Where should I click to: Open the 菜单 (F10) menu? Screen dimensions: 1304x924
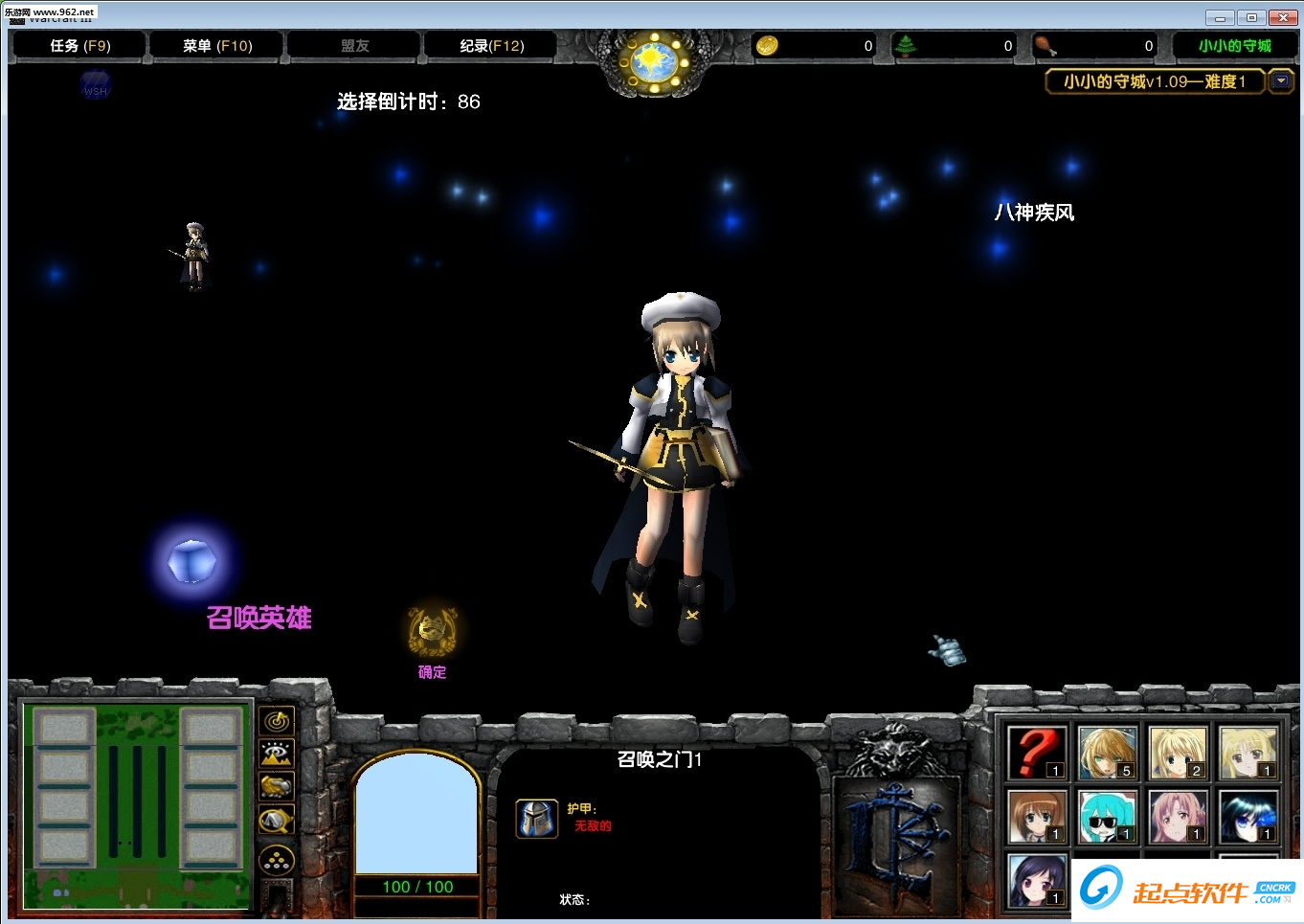214,45
